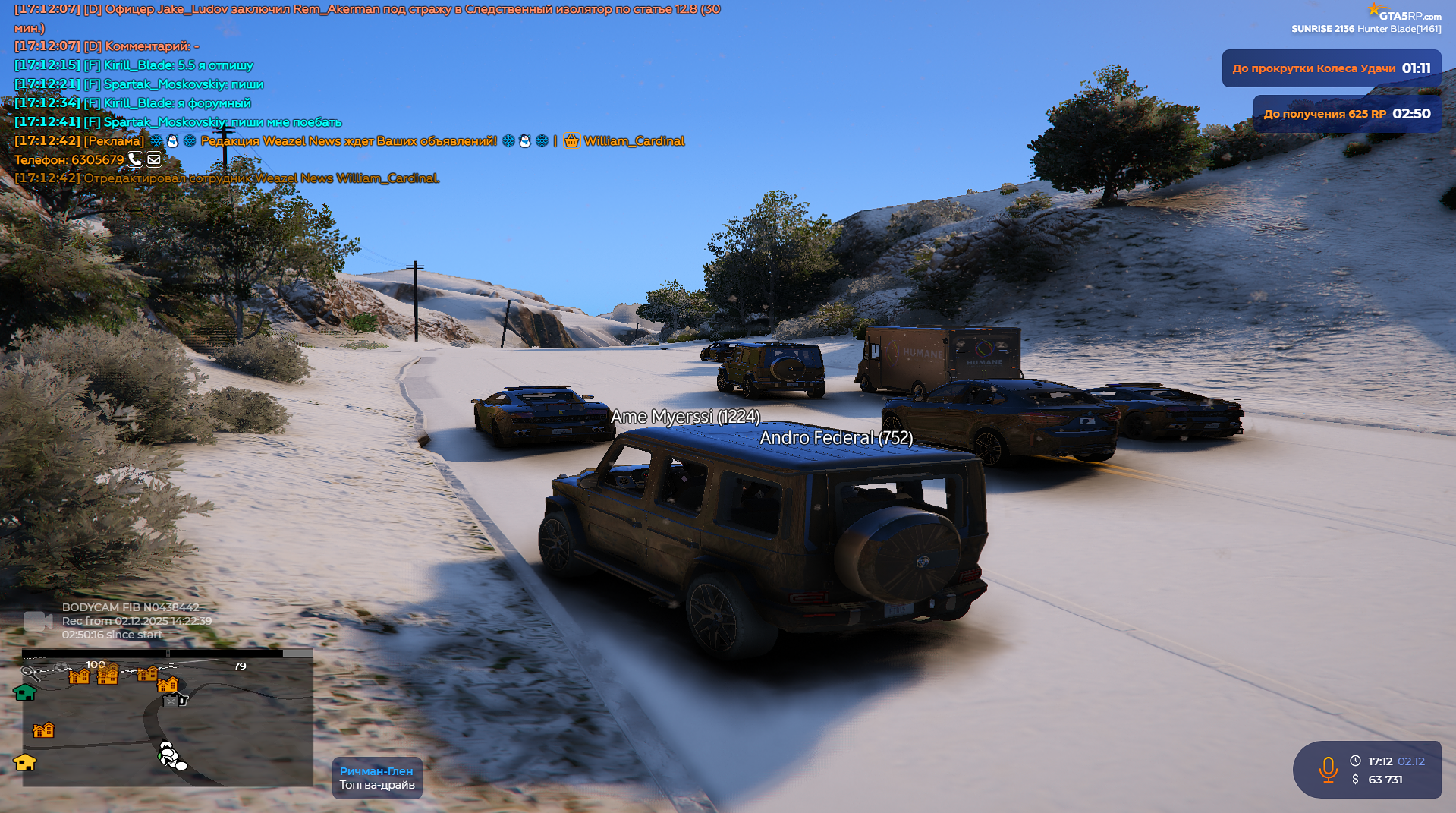
Task: Call the Weazel News advertiser's phone icon
Action: pyautogui.click(x=134, y=159)
